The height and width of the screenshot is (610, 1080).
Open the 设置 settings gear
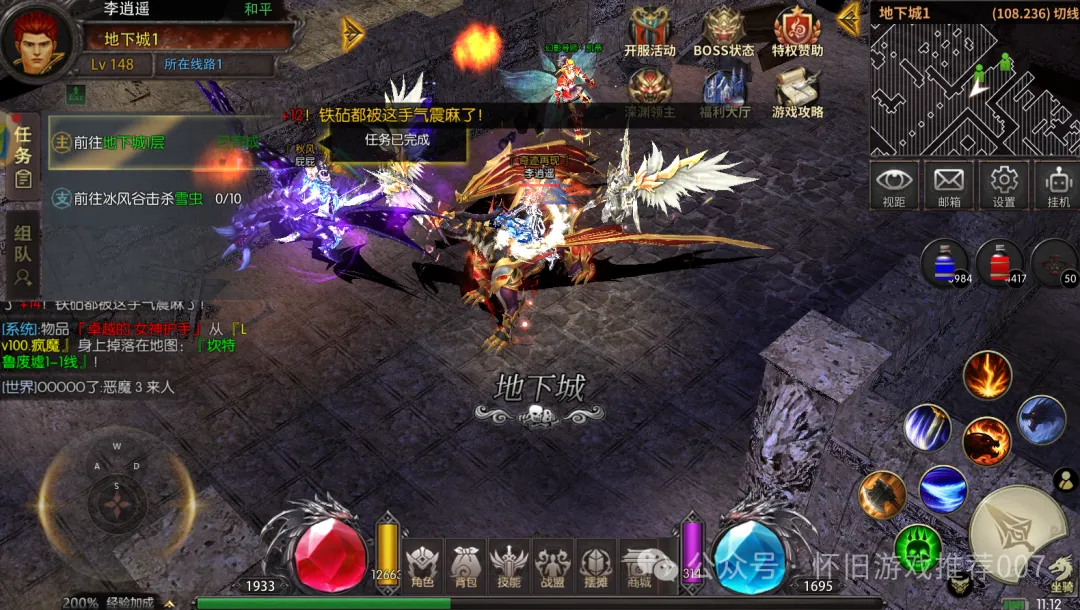(1003, 186)
